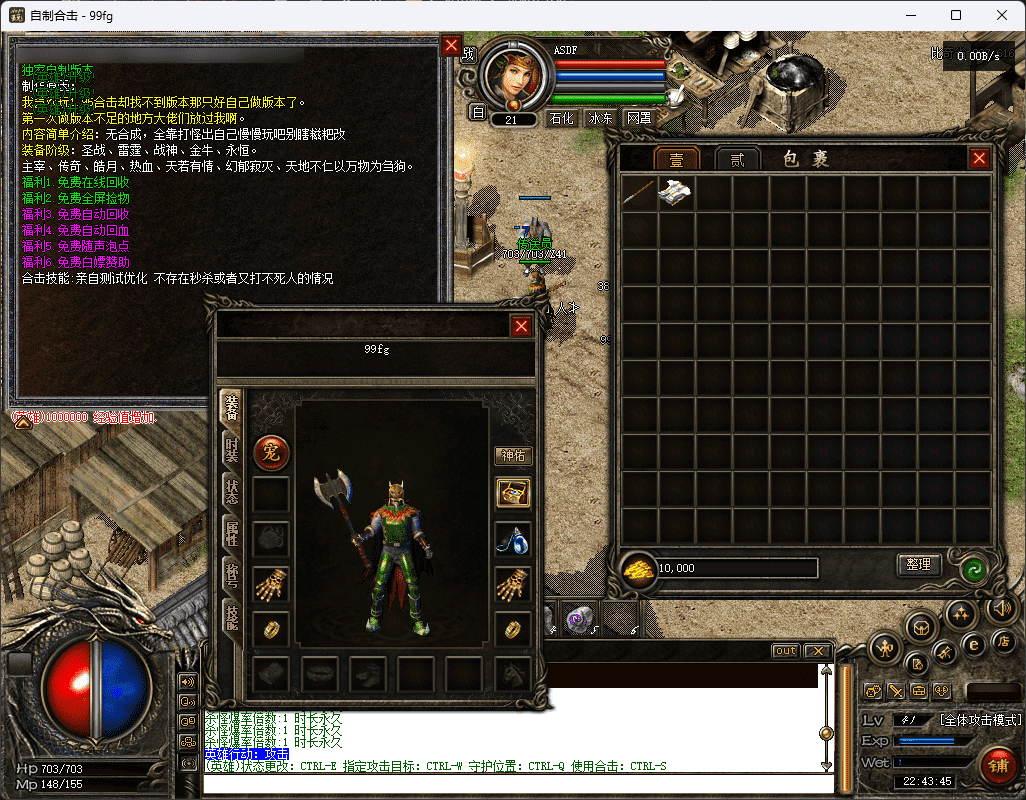1026x800 pixels.
Task: Close the character equipment window
Action: pyautogui.click(x=521, y=326)
